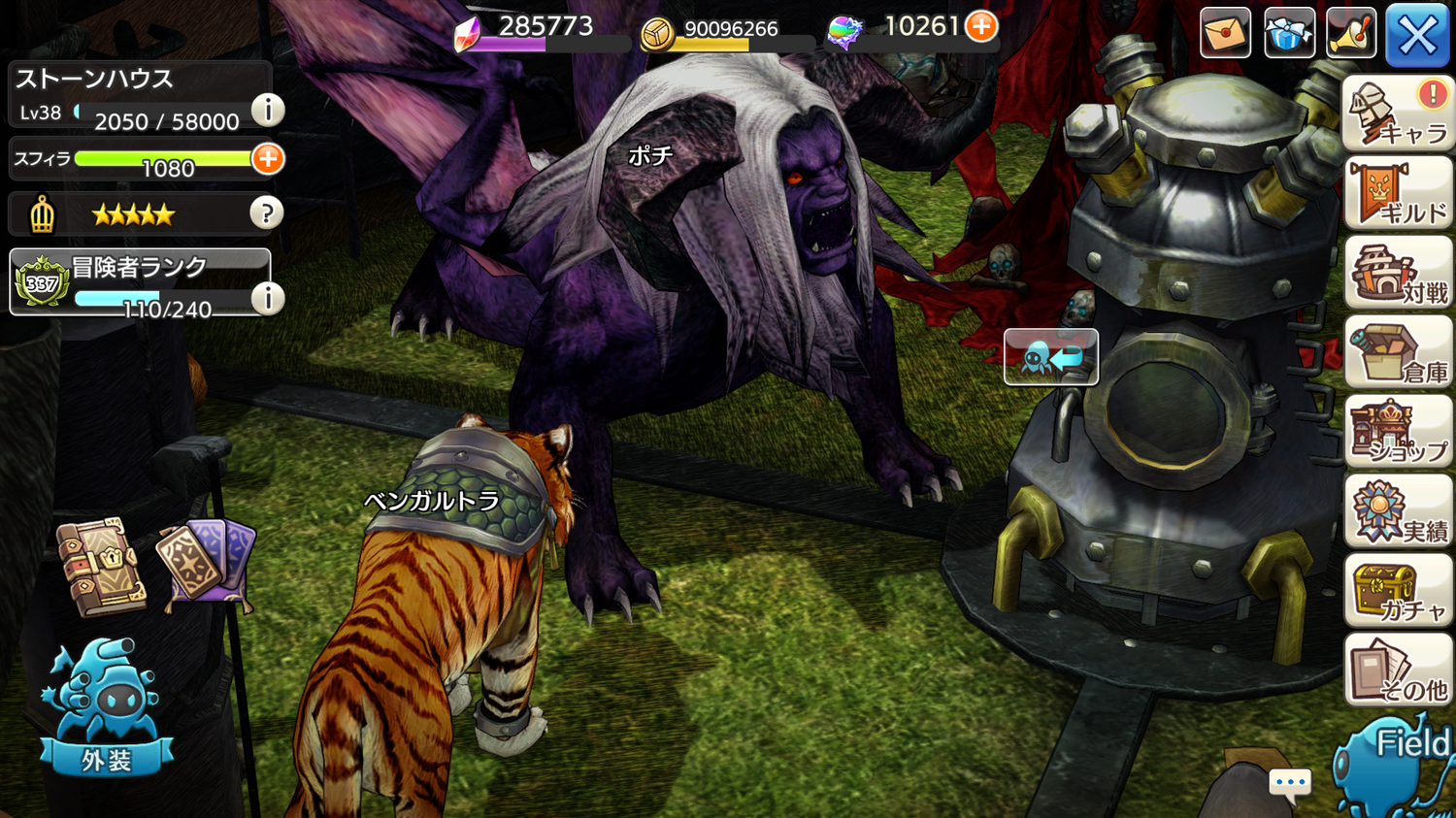Close the menu with the blue X

tap(1416, 35)
